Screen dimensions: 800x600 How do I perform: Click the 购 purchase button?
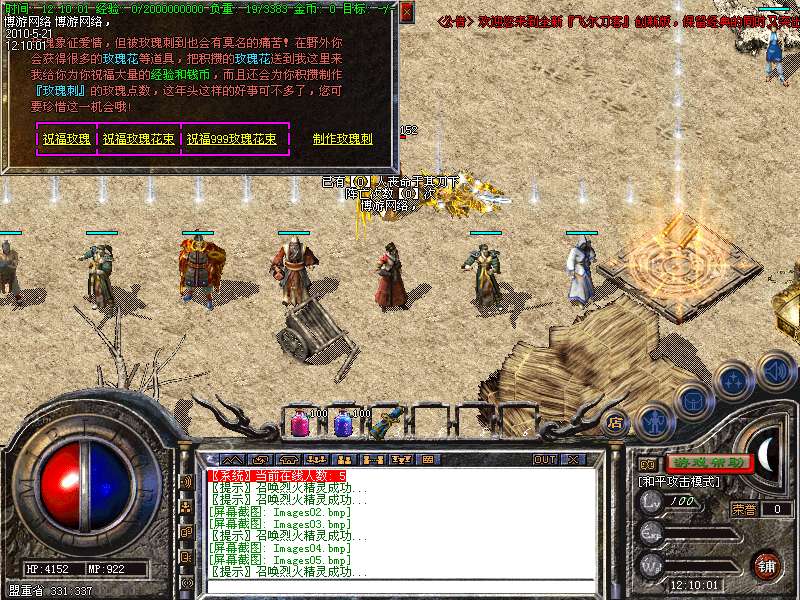(x=647, y=464)
